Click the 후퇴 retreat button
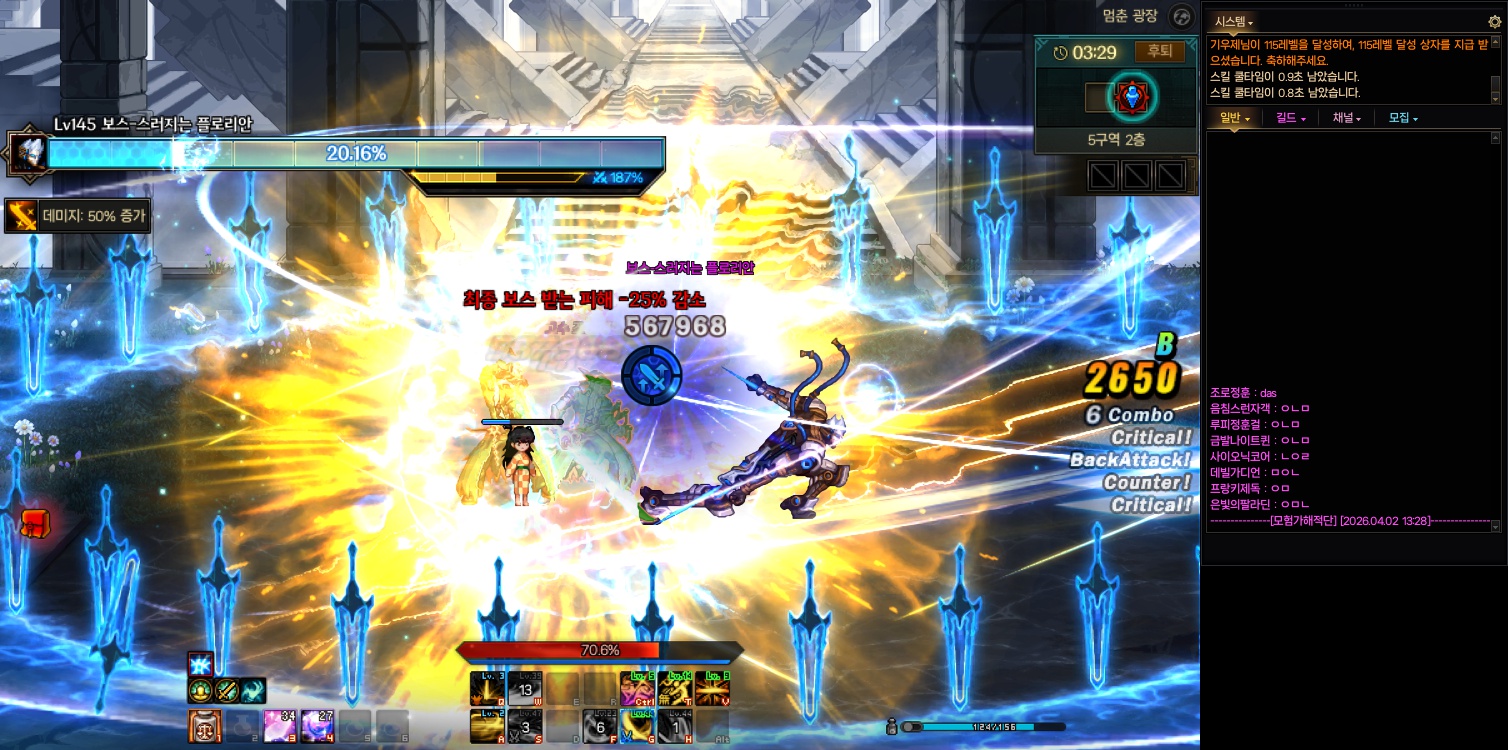 point(1159,51)
